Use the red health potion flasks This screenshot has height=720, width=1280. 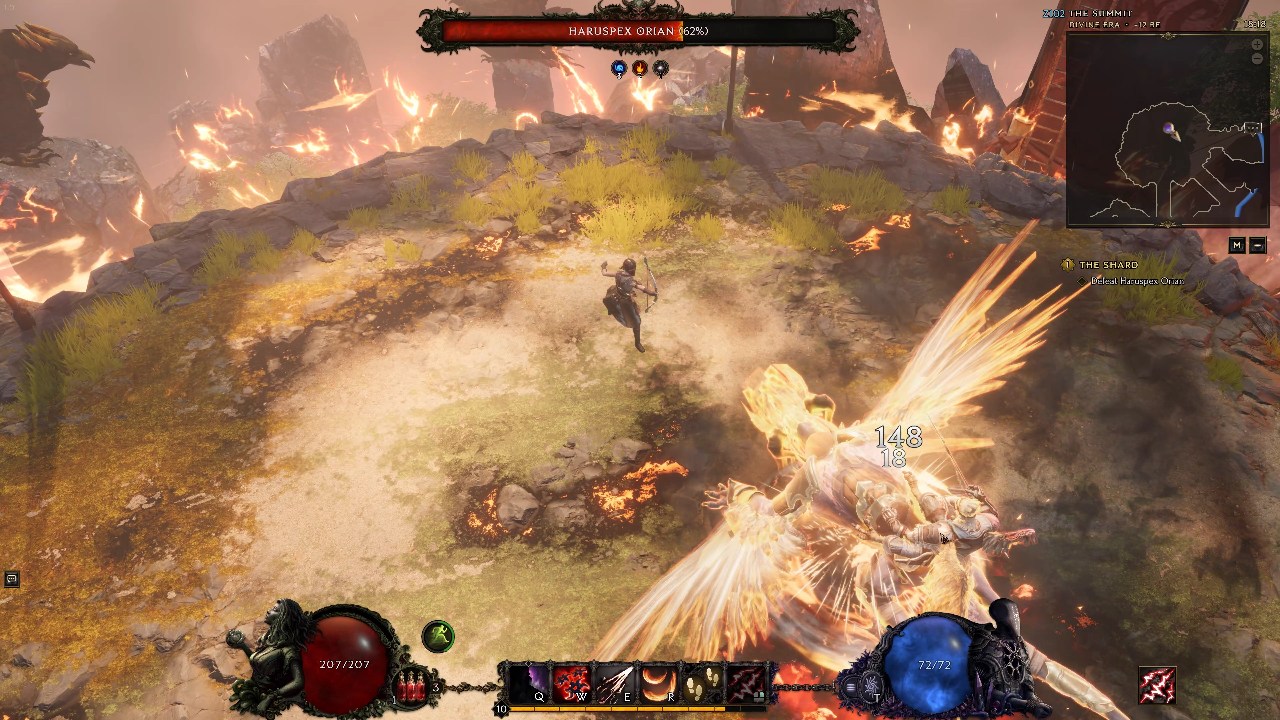(x=412, y=687)
